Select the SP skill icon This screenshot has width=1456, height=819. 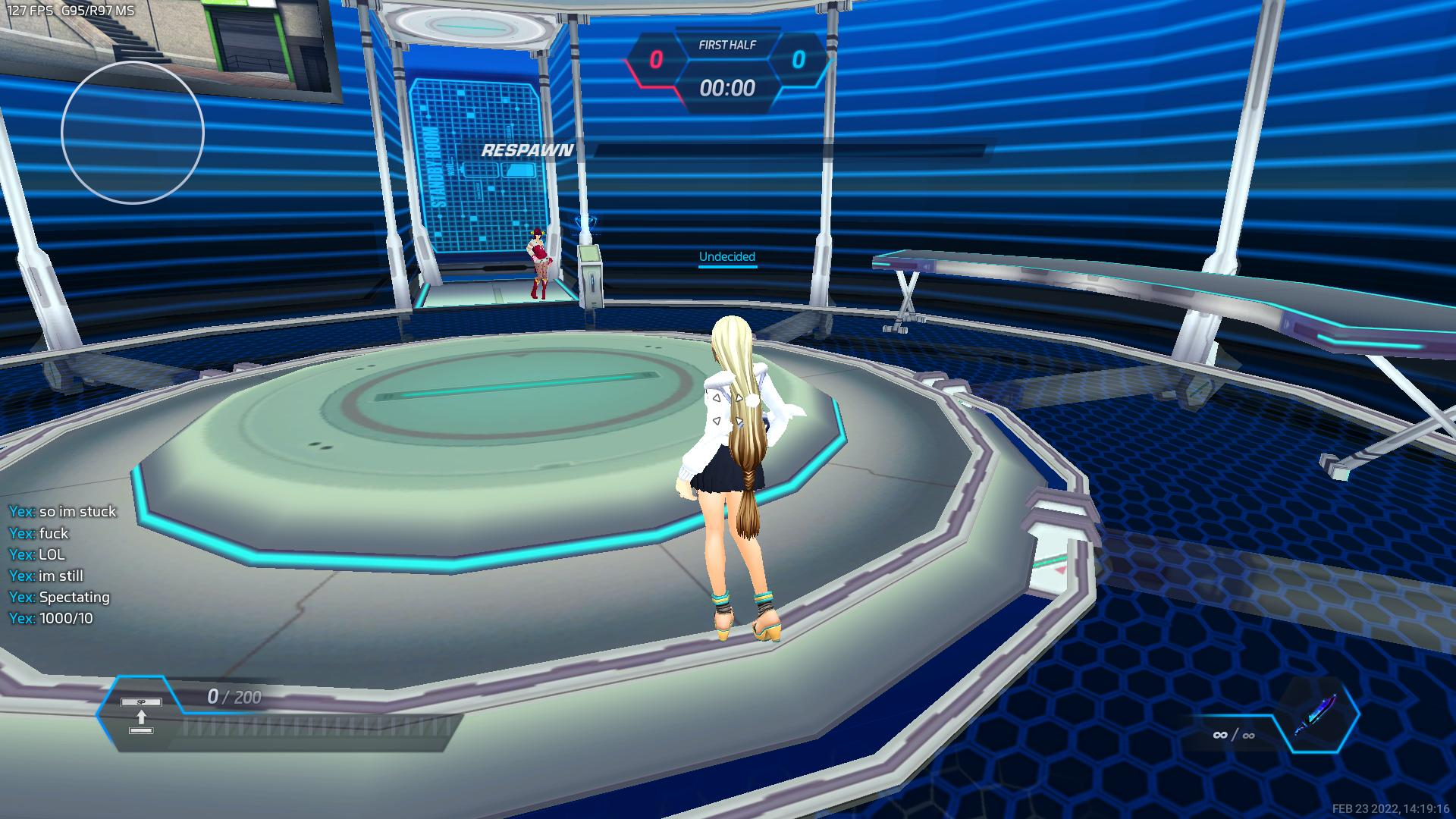(x=141, y=715)
